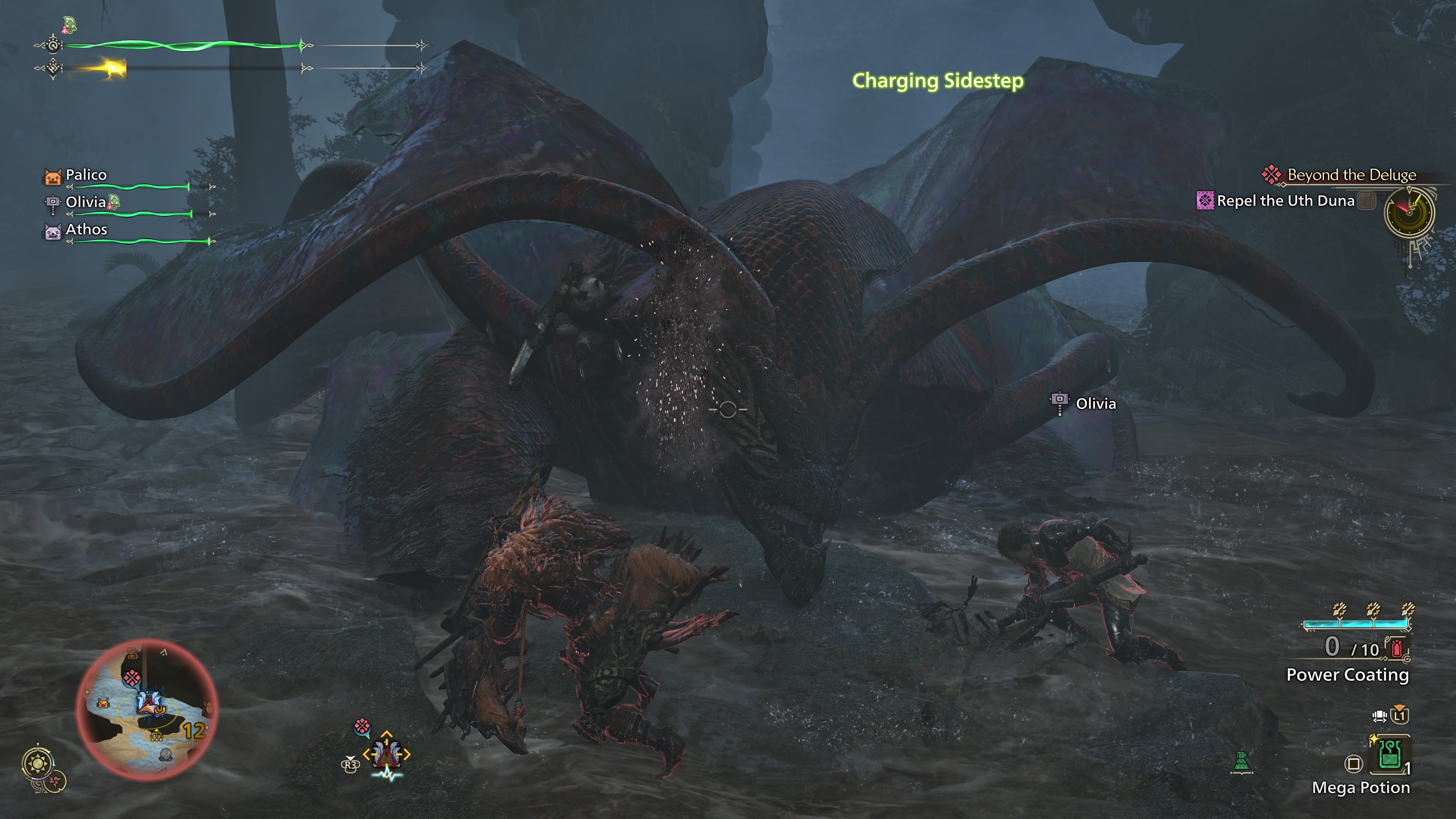
Task: Select the Mega Potion item slot icon
Action: click(x=1390, y=755)
